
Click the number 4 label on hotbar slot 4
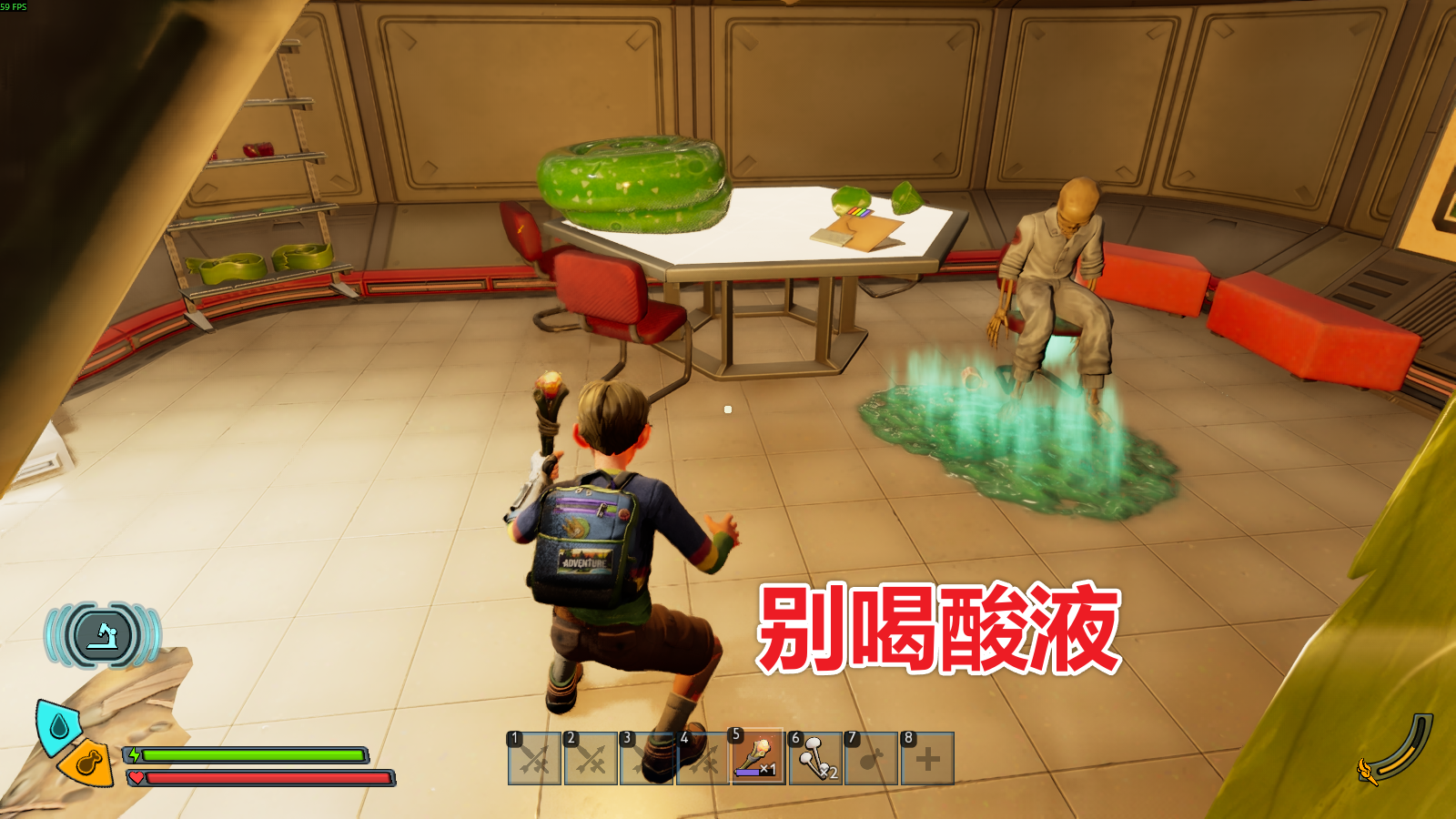684,737
